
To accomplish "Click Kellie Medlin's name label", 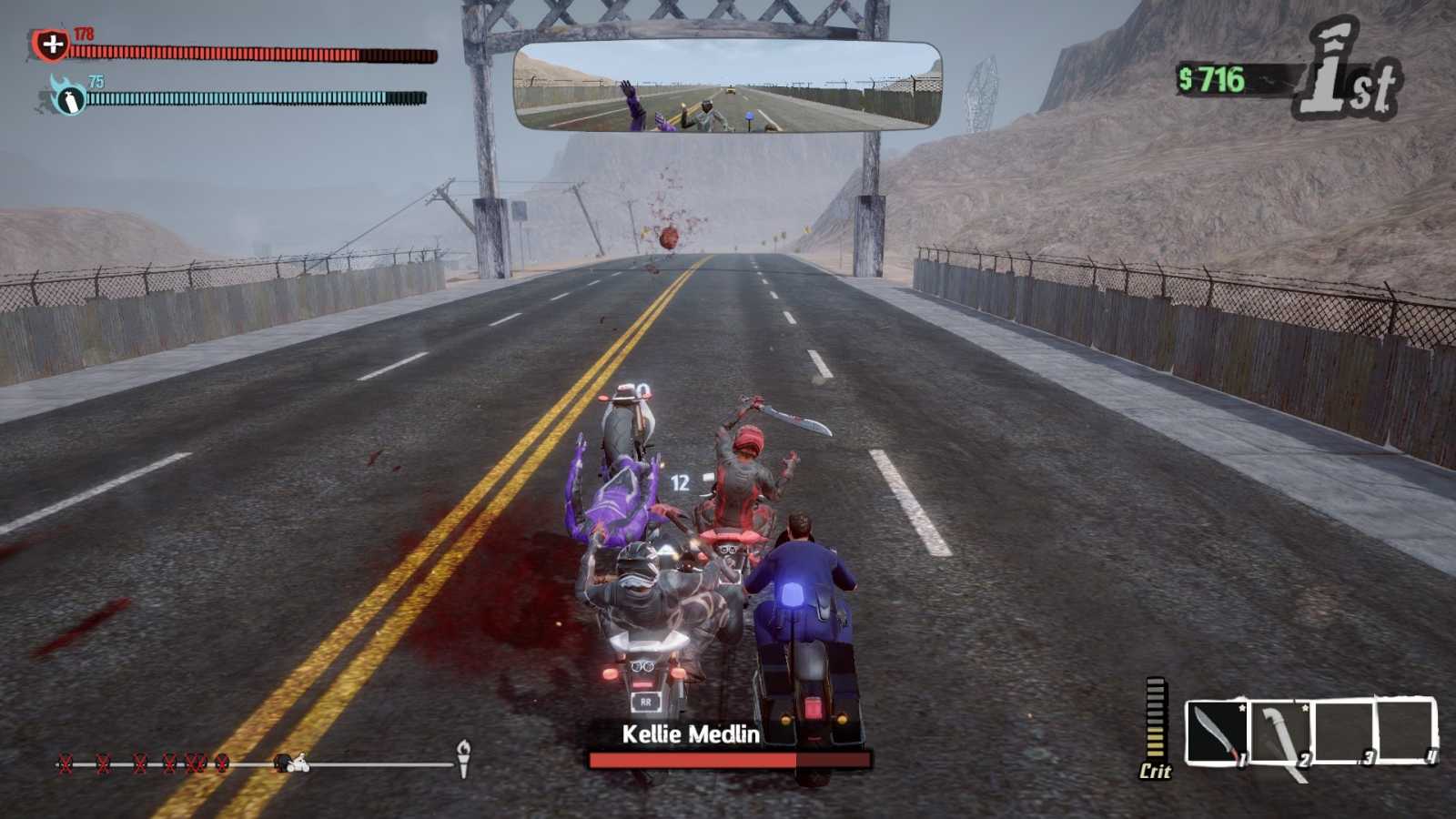I will click(693, 731).
